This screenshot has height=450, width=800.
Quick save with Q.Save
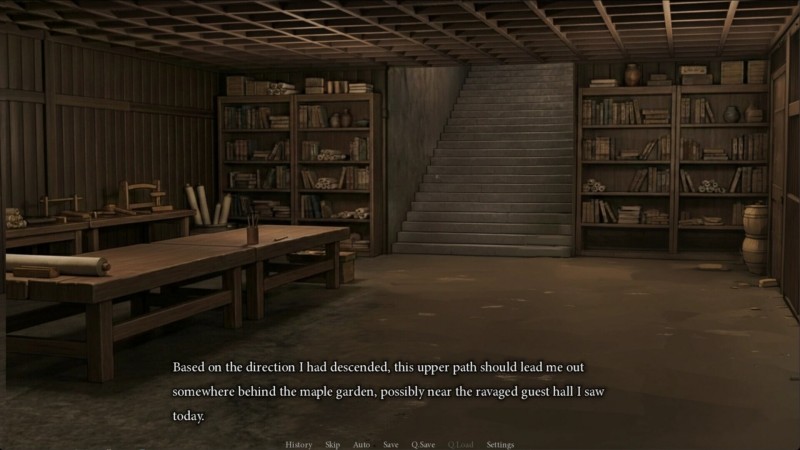(x=423, y=444)
